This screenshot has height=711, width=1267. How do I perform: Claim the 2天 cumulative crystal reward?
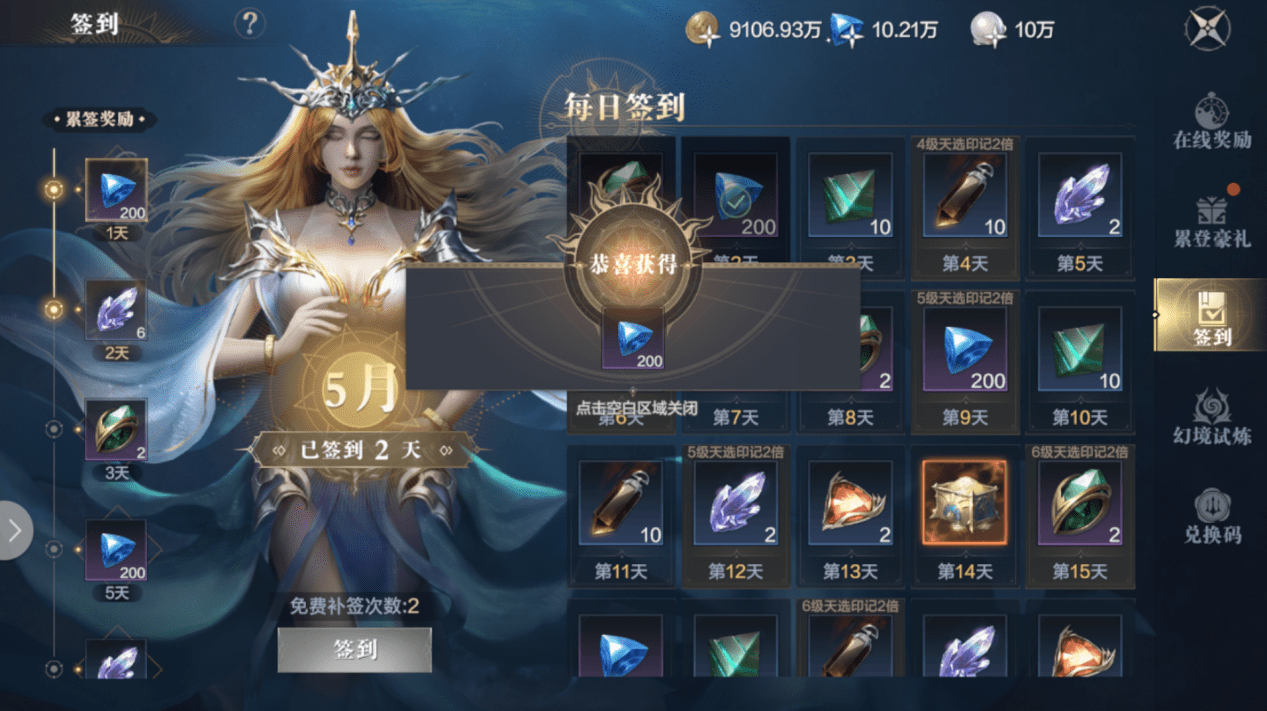coord(116,310)
